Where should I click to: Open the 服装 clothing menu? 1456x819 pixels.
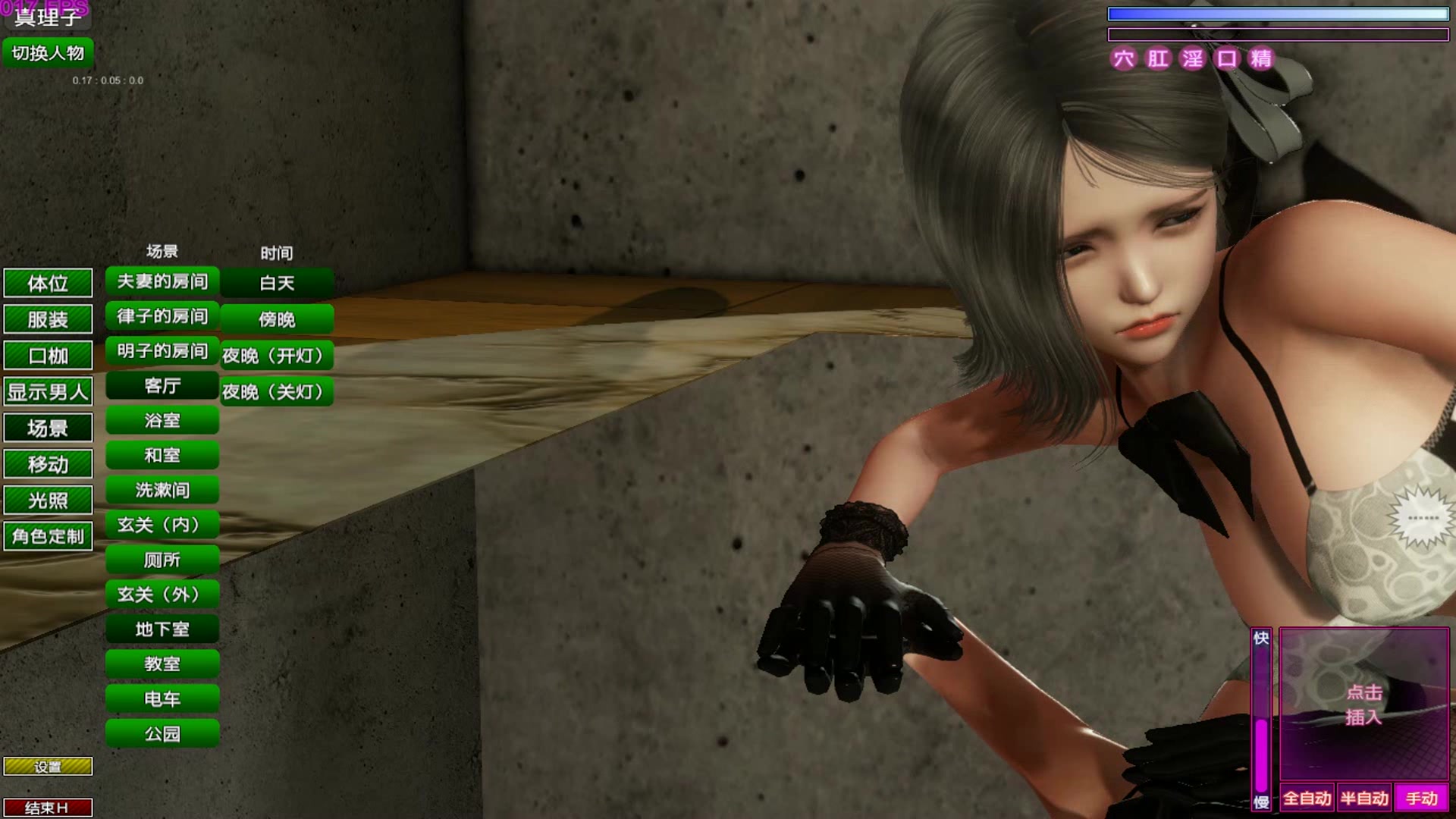48,319
